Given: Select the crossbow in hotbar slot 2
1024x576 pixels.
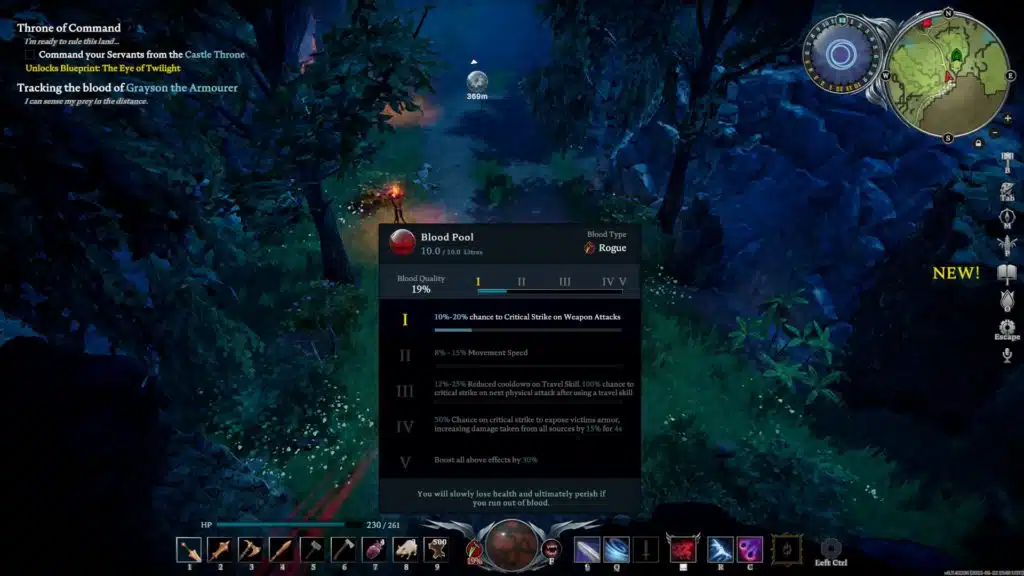Looking at the screenshot, I should pyautogui.click(x=220, y=549).
